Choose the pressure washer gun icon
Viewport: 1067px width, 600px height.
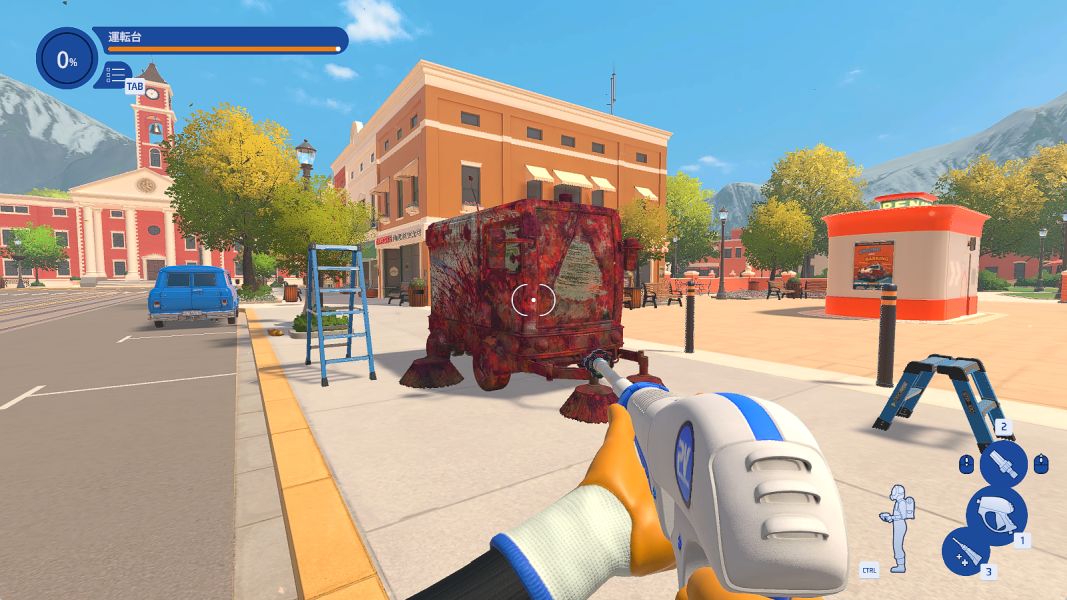[996, 510]
